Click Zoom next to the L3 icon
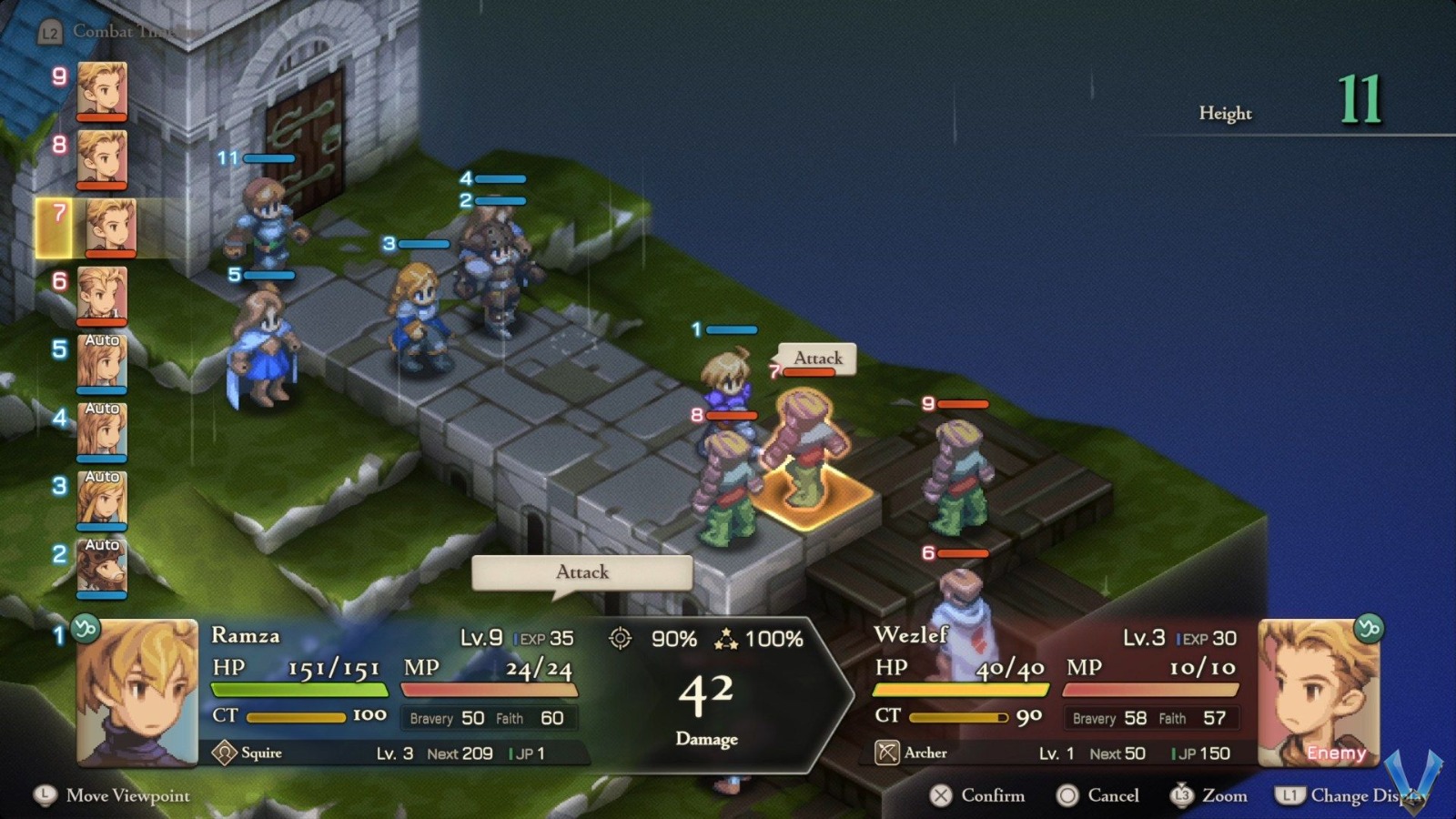This screenshot has width=1456, height=819. (x=1211, y=795)
